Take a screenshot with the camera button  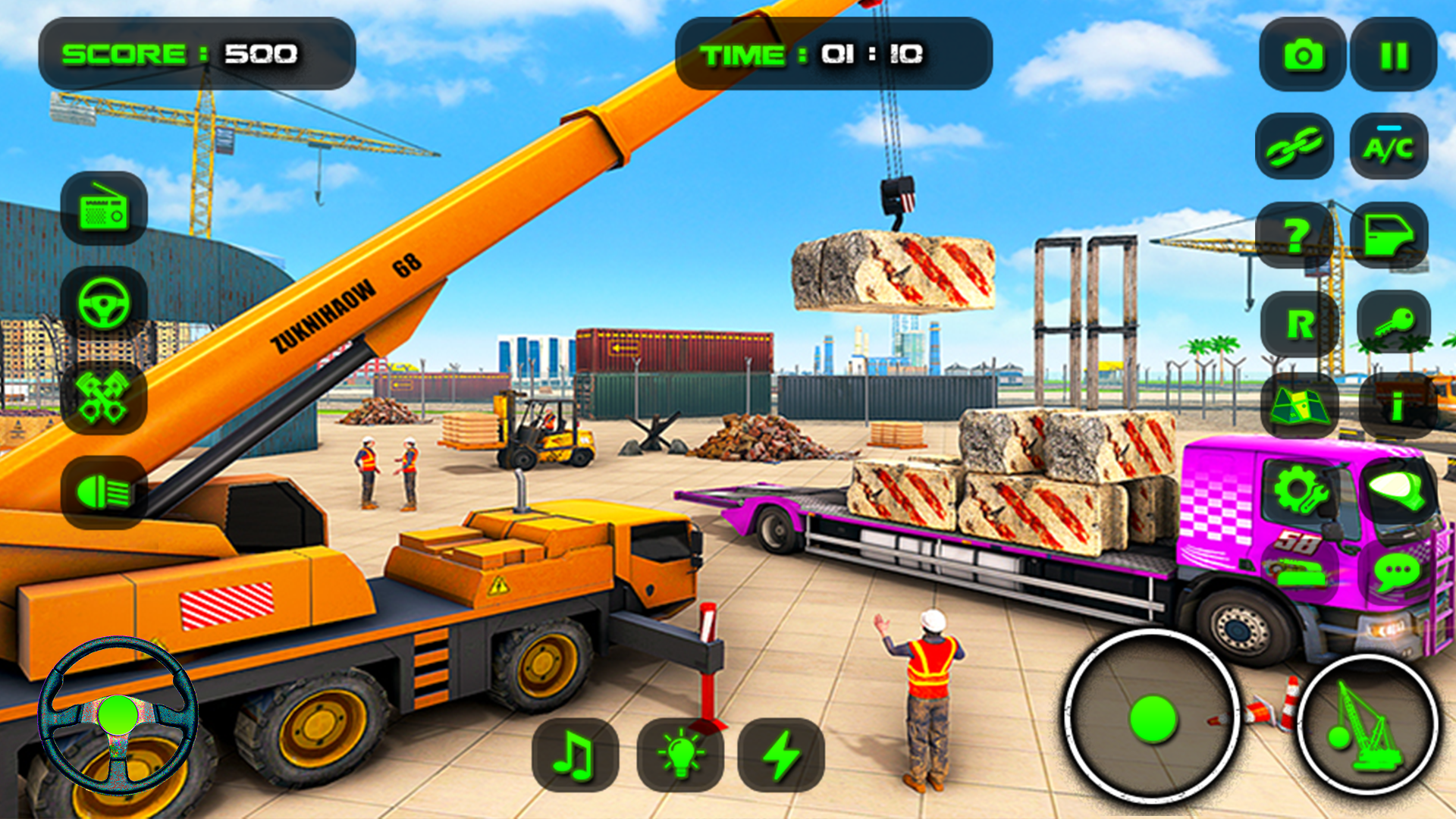[1303, 55]
